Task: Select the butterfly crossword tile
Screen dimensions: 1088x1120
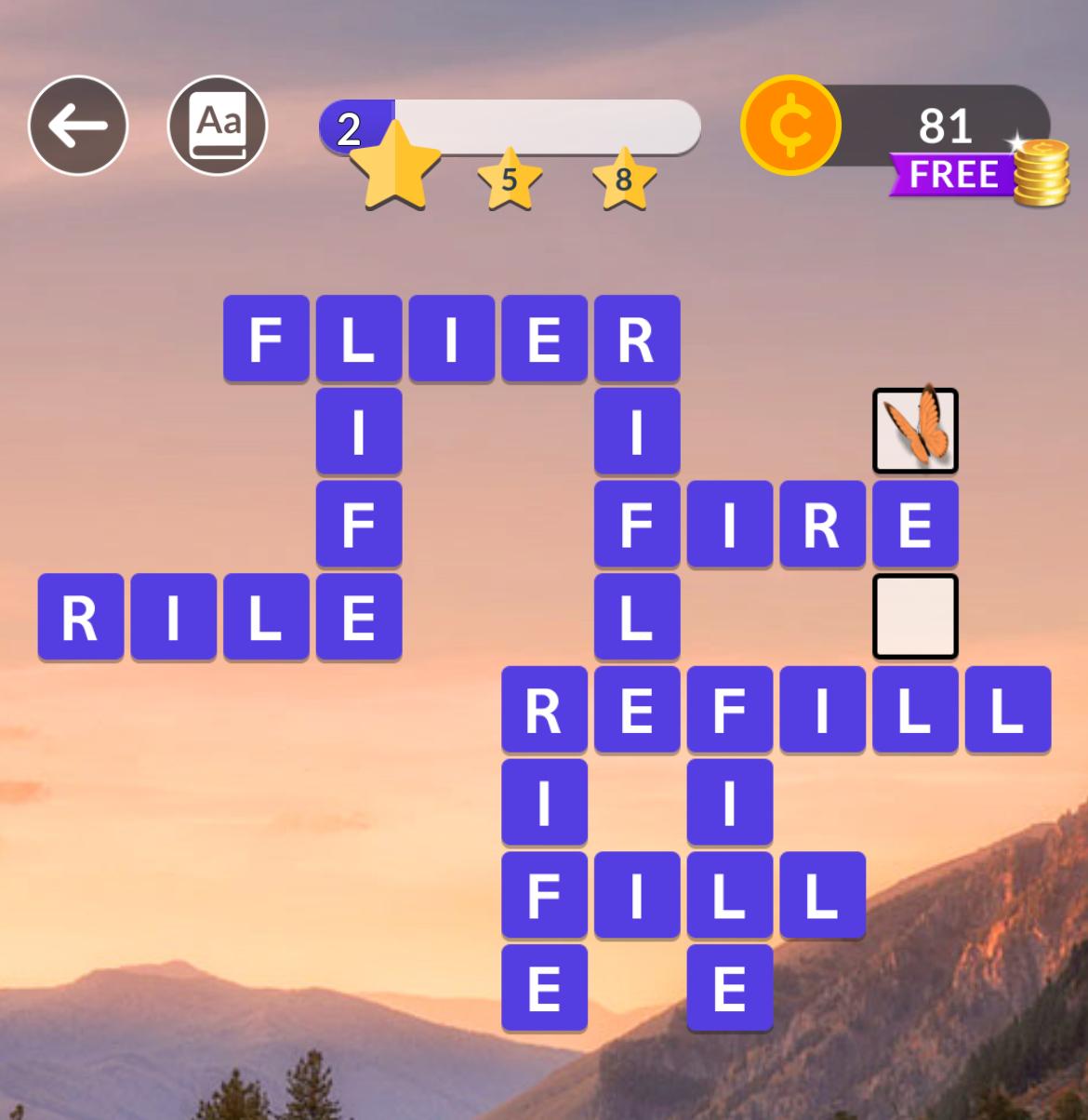Action: click(915, 431)
